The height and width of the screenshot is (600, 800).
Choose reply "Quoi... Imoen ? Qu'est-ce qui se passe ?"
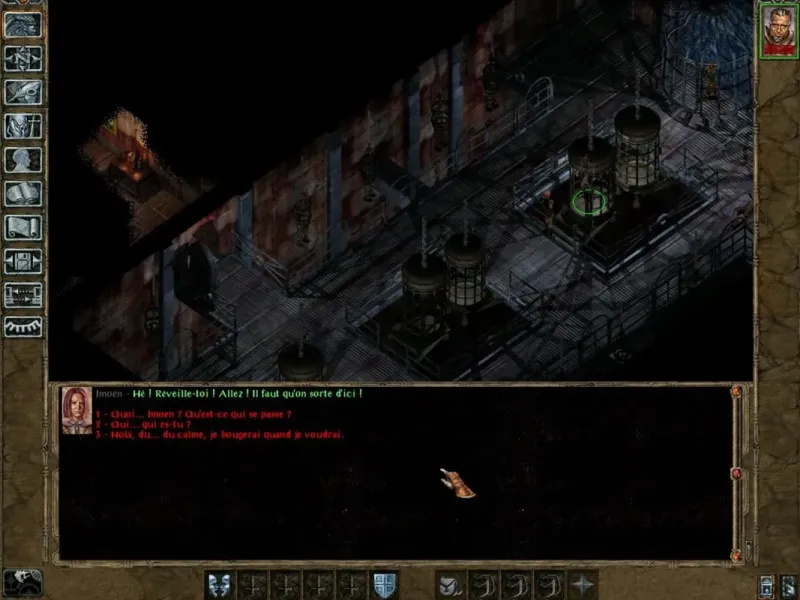[x=200, y=414]
